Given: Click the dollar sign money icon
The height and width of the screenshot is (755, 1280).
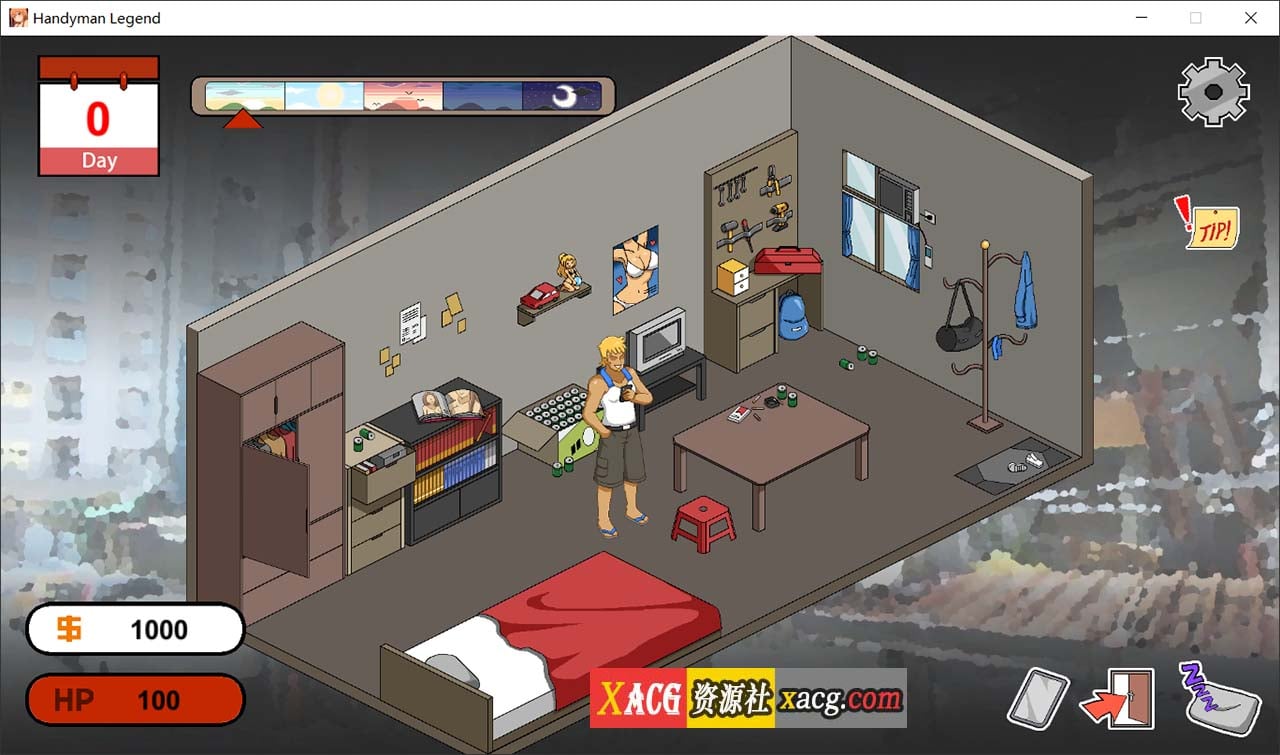Looking at the screenshot, I should point(68,628).
